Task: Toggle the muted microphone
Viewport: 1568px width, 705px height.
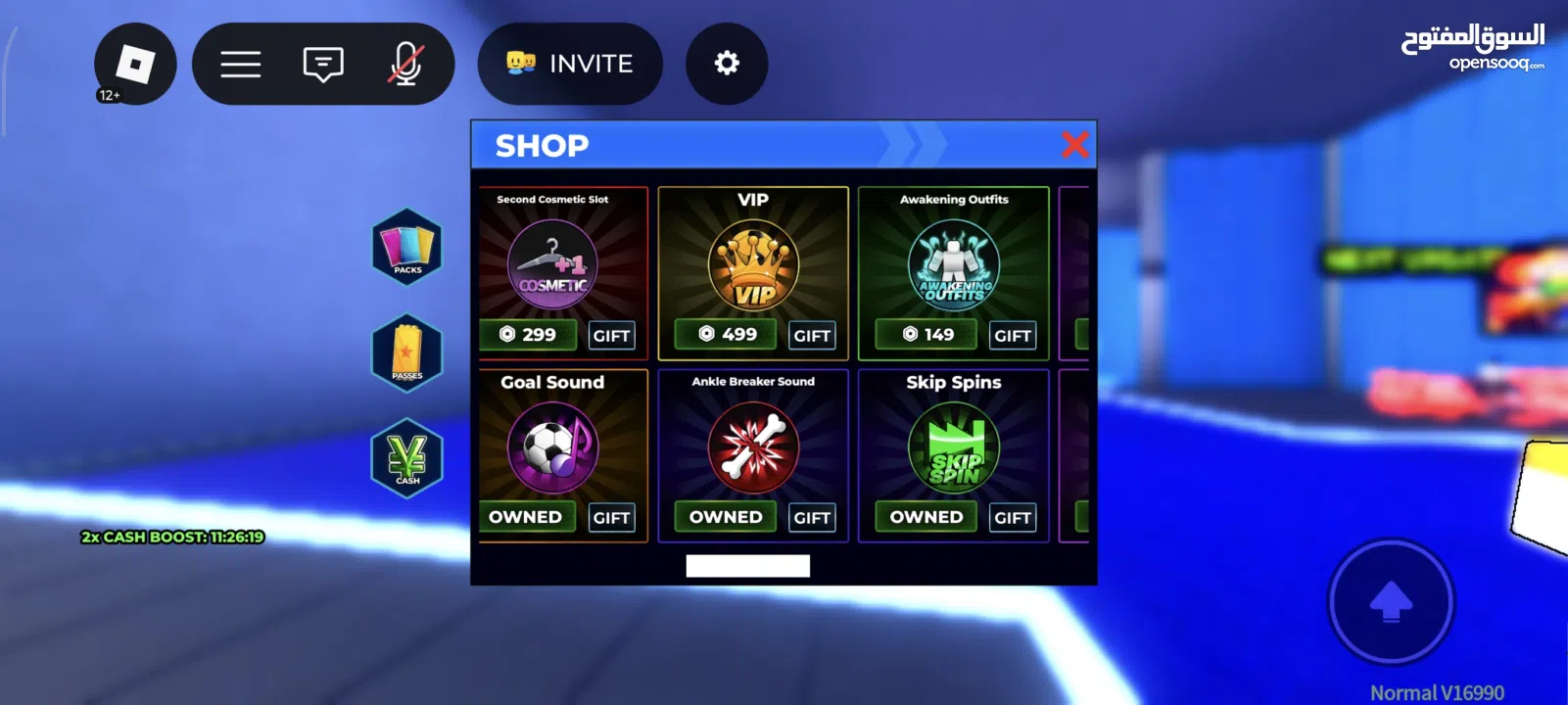Action: 405,65
